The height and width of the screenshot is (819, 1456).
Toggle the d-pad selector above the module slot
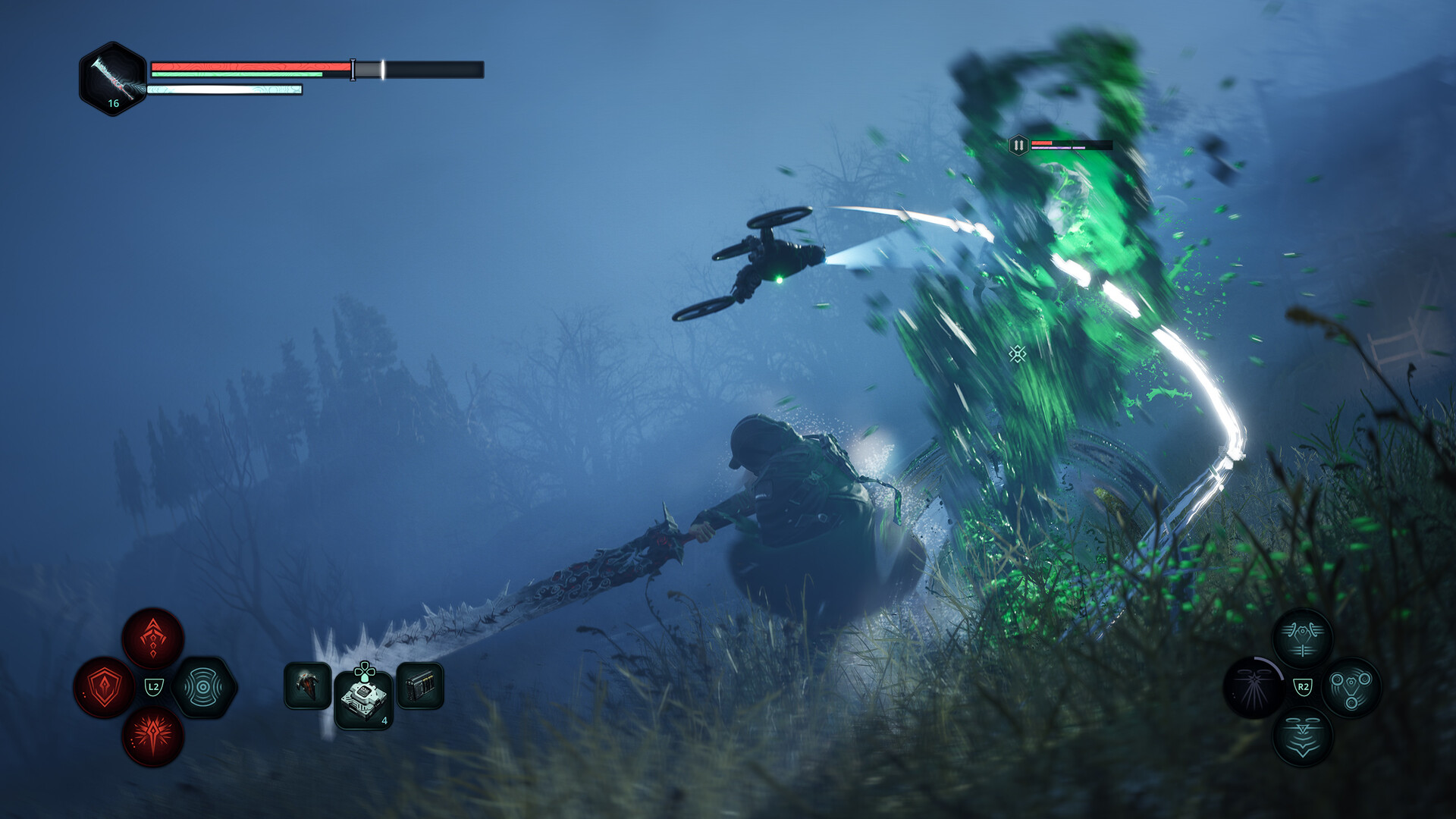click(x=365, y=670)
